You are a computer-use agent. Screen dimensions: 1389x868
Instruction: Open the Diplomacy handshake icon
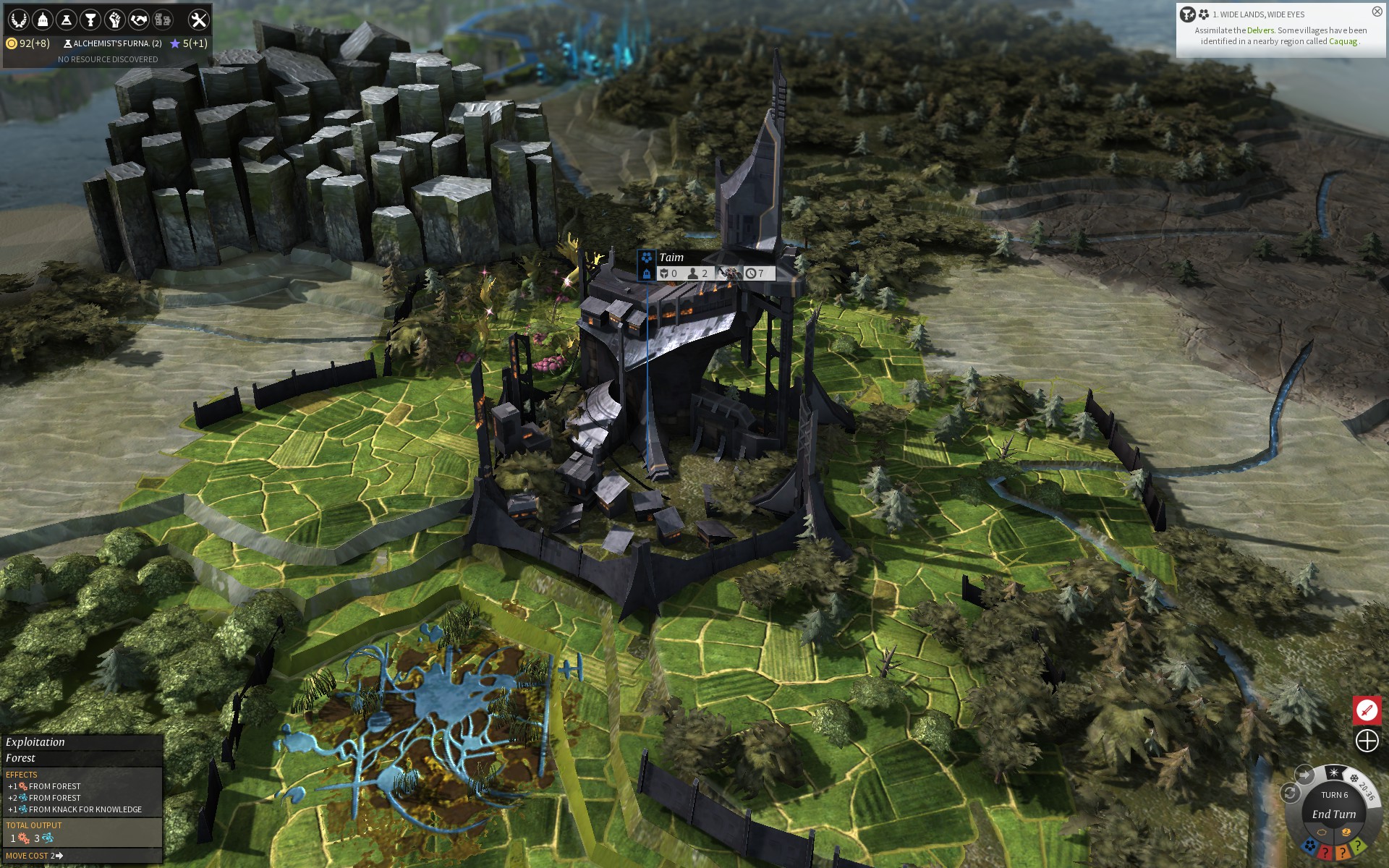pyautogui.click(x=138, y=20)
